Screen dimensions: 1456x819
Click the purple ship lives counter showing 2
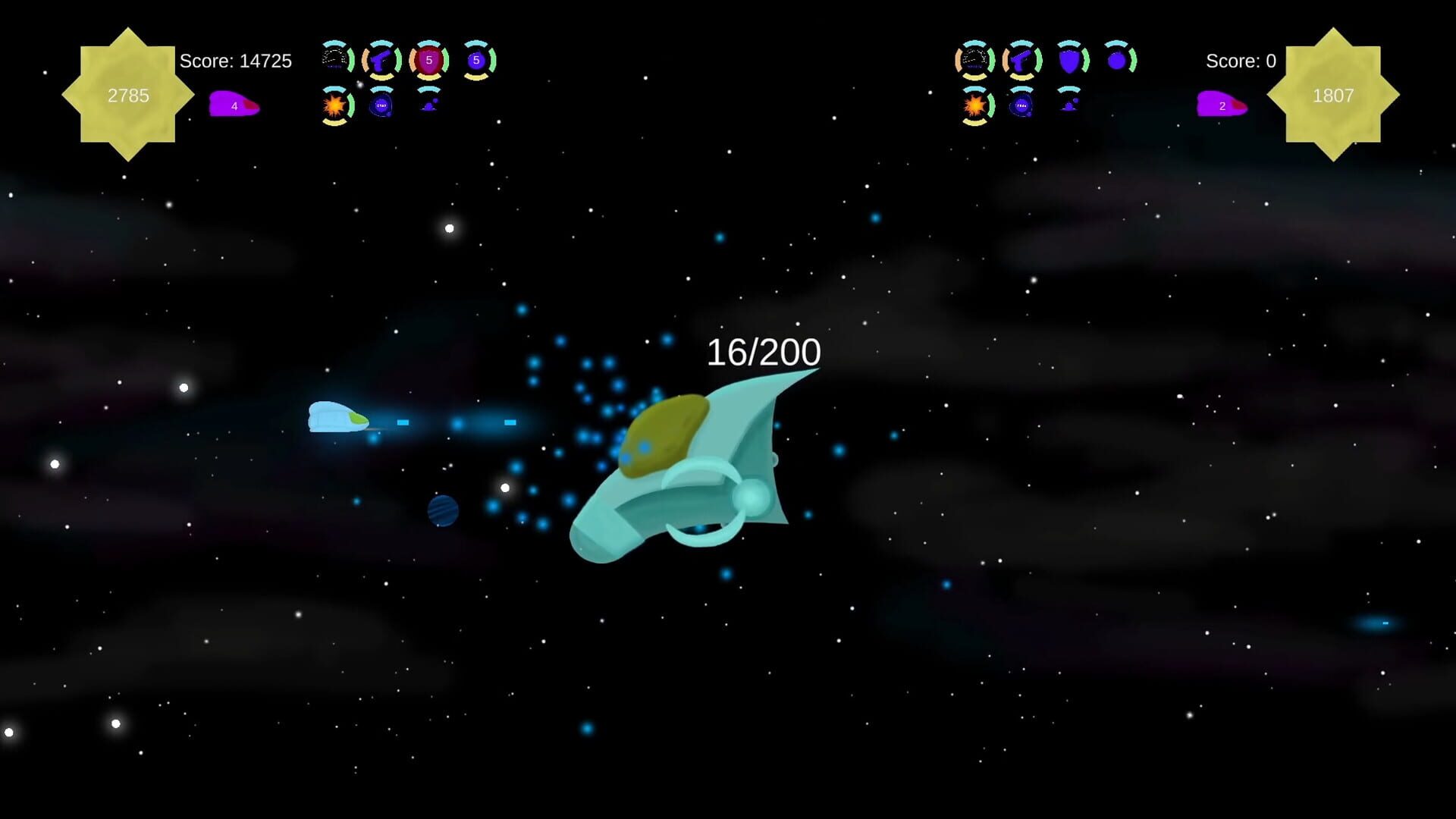[1222, 107]
